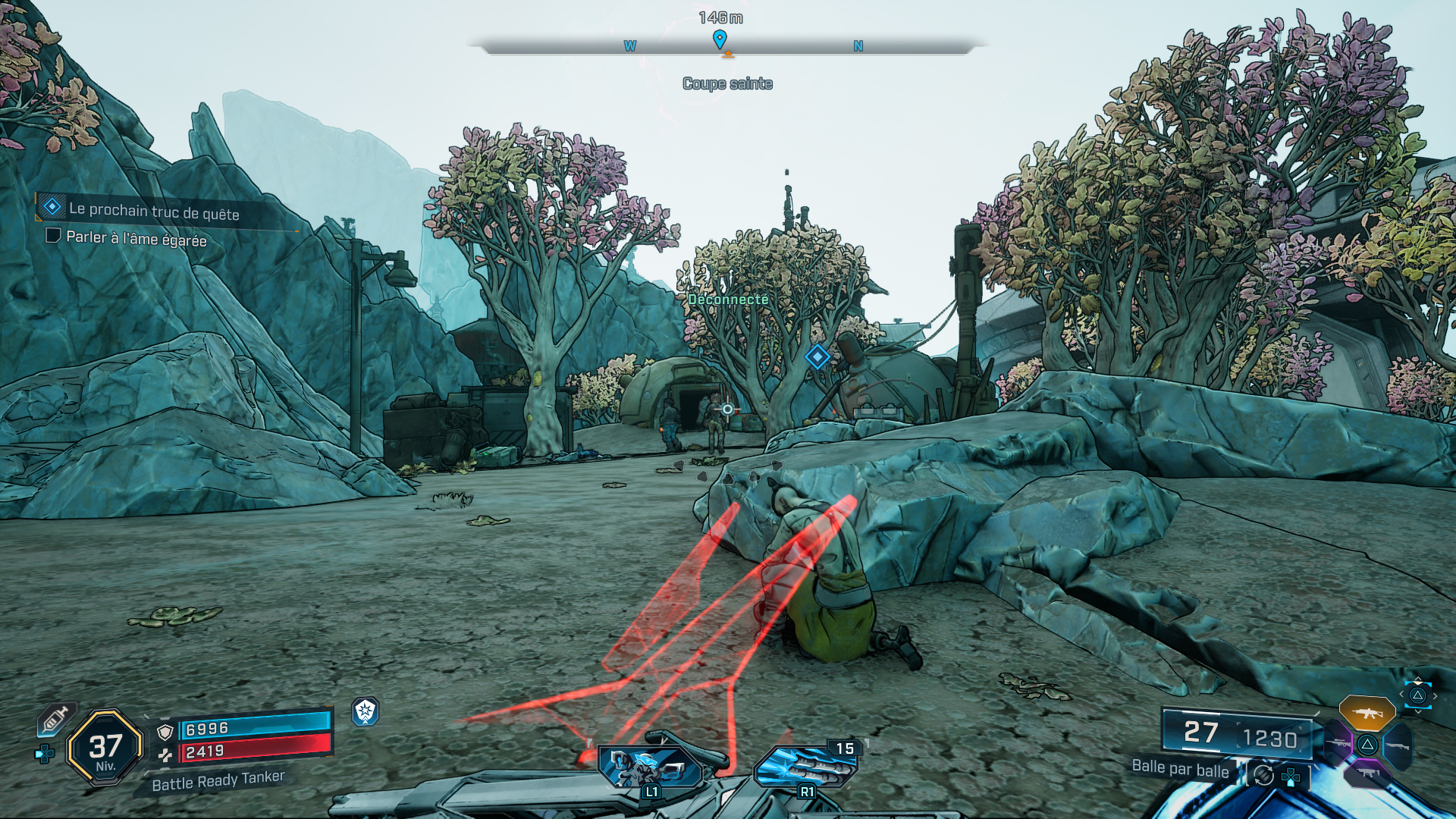1456x819 pixels.
Task: Select the orange assault rifle weapon slot
Action: tap(1367, 713)
